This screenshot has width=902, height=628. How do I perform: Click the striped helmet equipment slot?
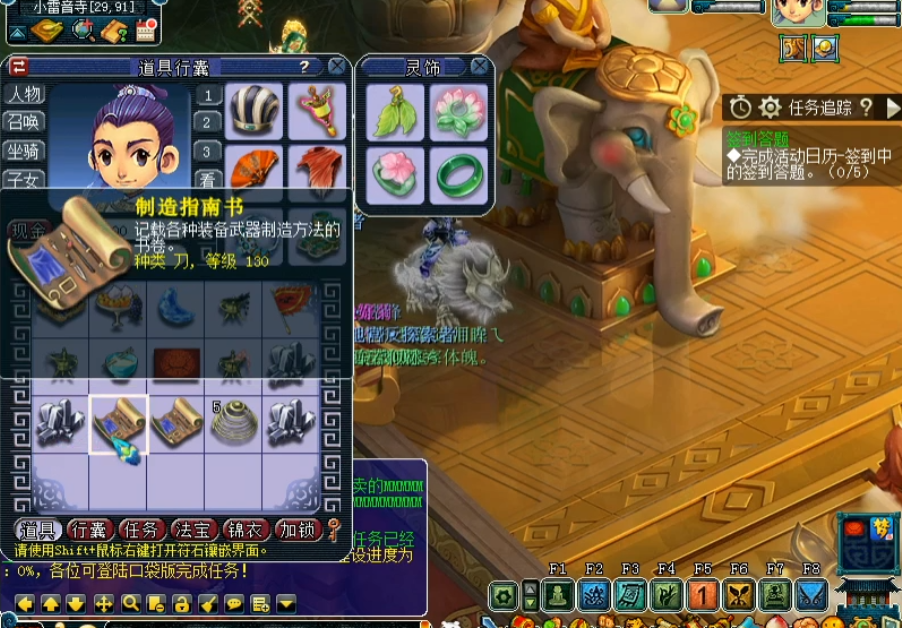click(x=254, y=110)
